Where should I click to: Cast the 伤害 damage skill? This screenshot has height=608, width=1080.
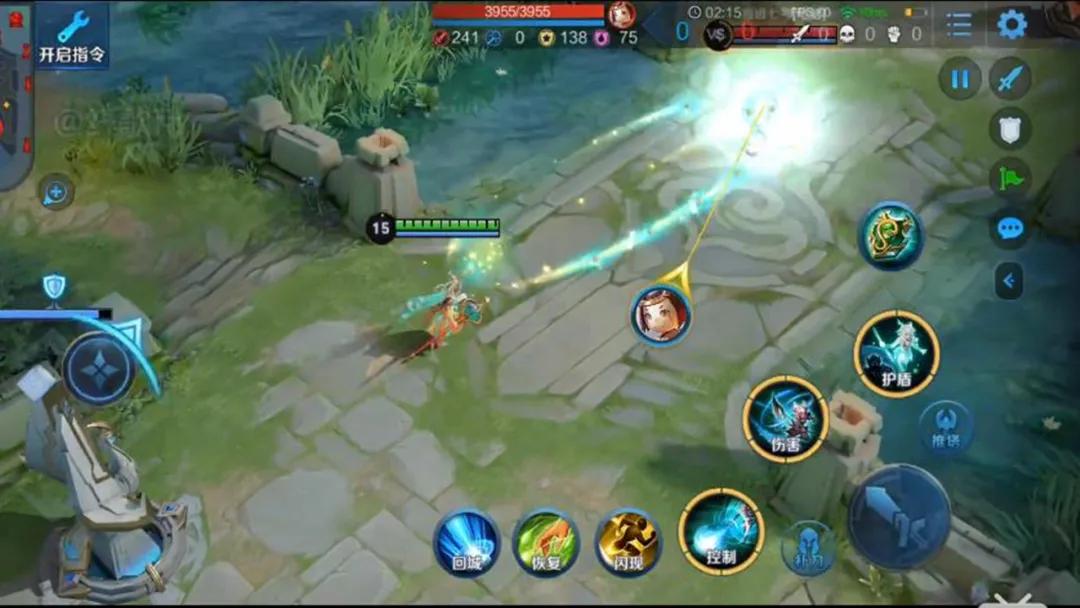point(786,419)
